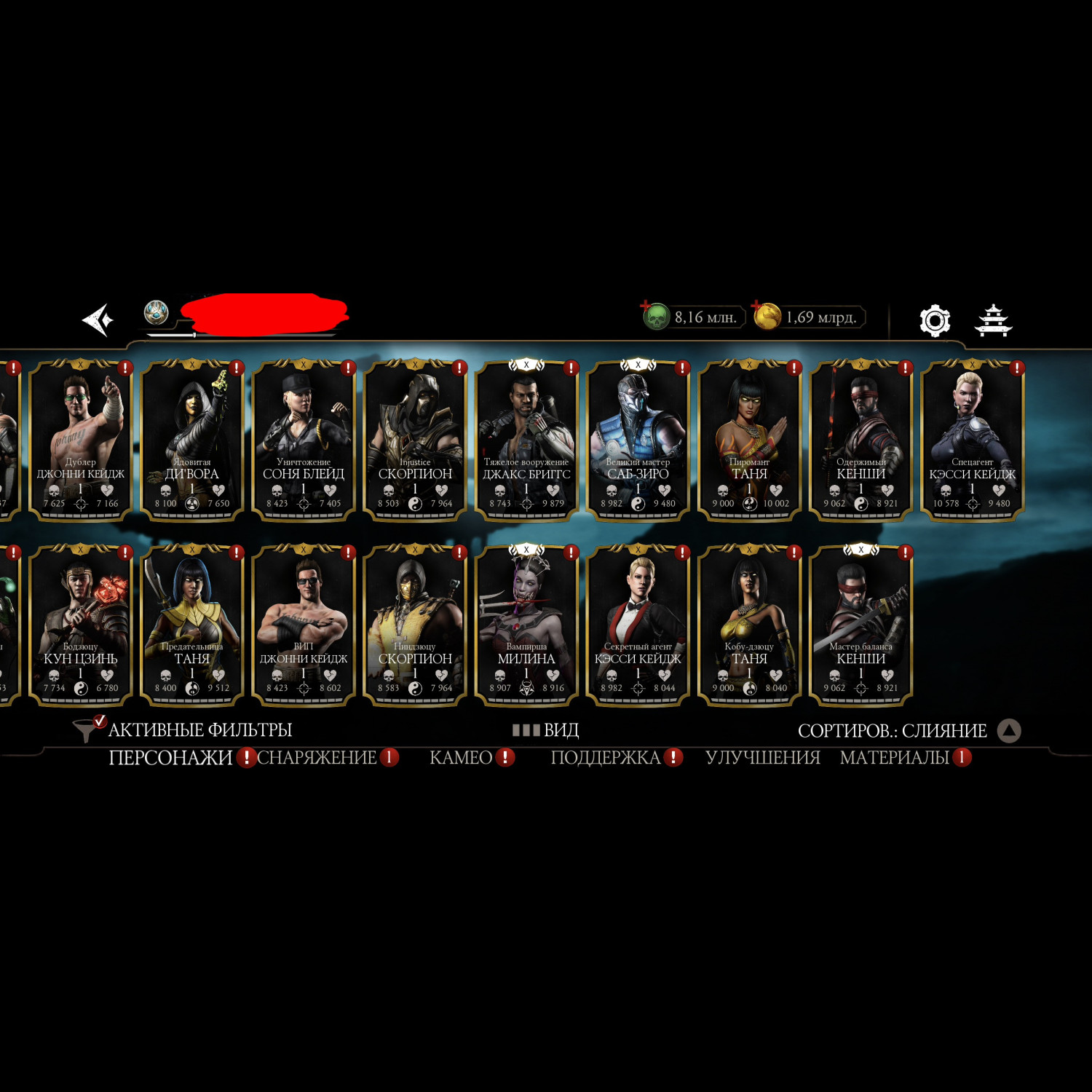Go back using the arrow button
Viewport: 1092px width, 1092px height.
point(98,320)
